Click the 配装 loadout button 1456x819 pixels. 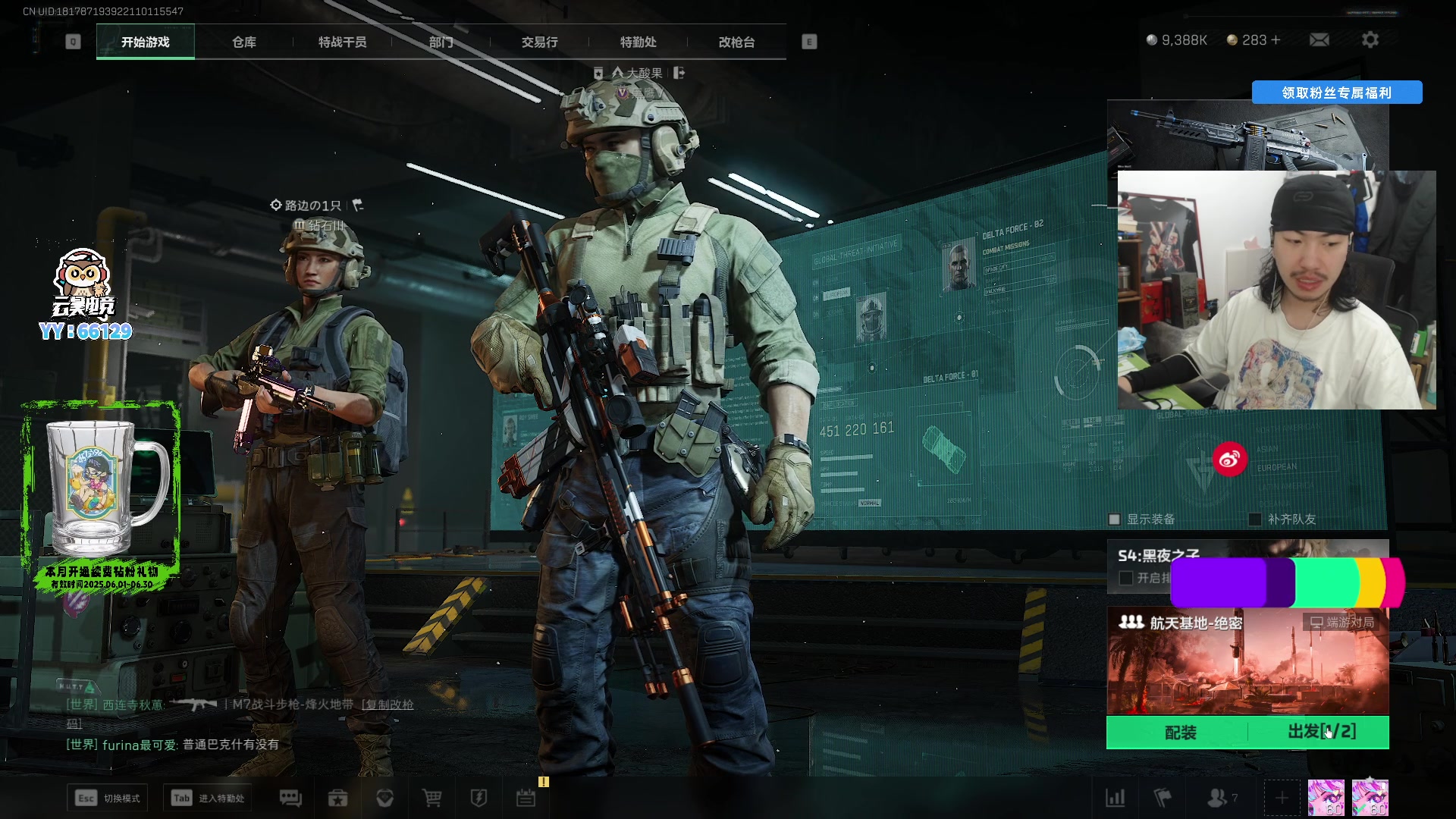(x=1180, y=733)
